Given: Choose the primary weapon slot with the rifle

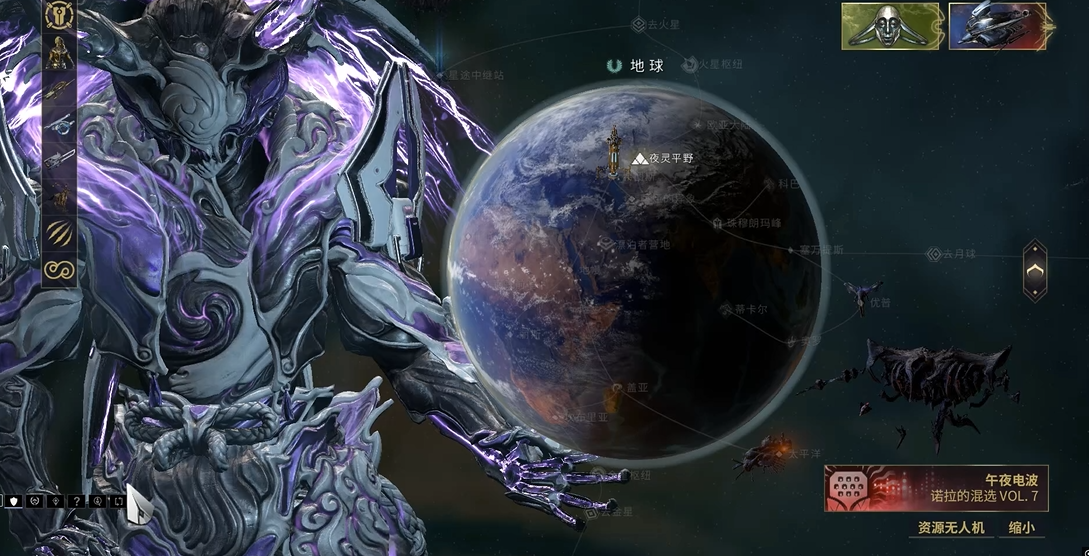Looking at the screenshot, I should (60, 89).
